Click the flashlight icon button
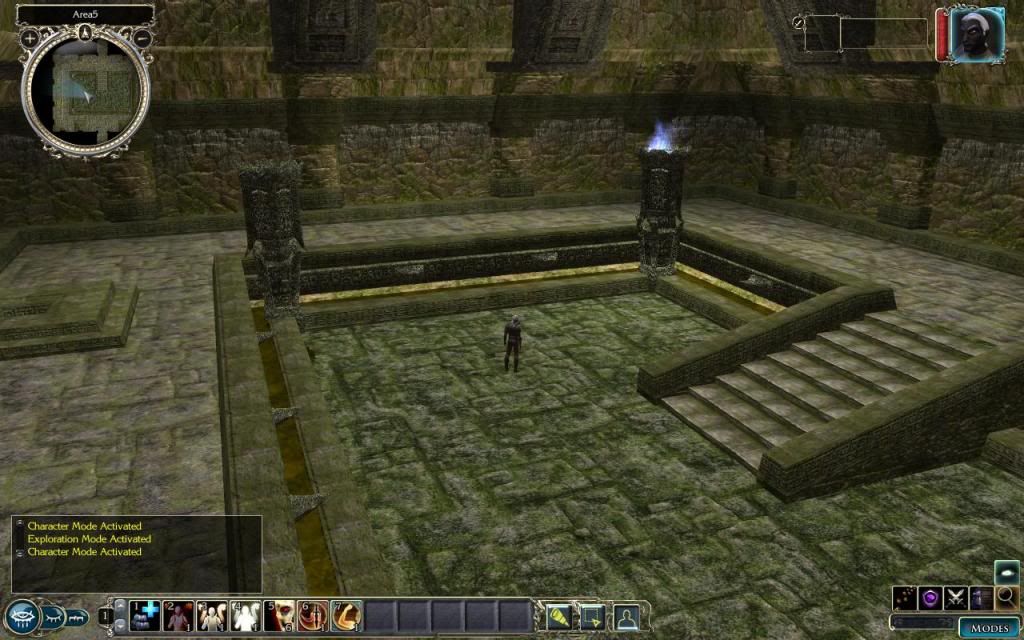 [x=559, y=616]
